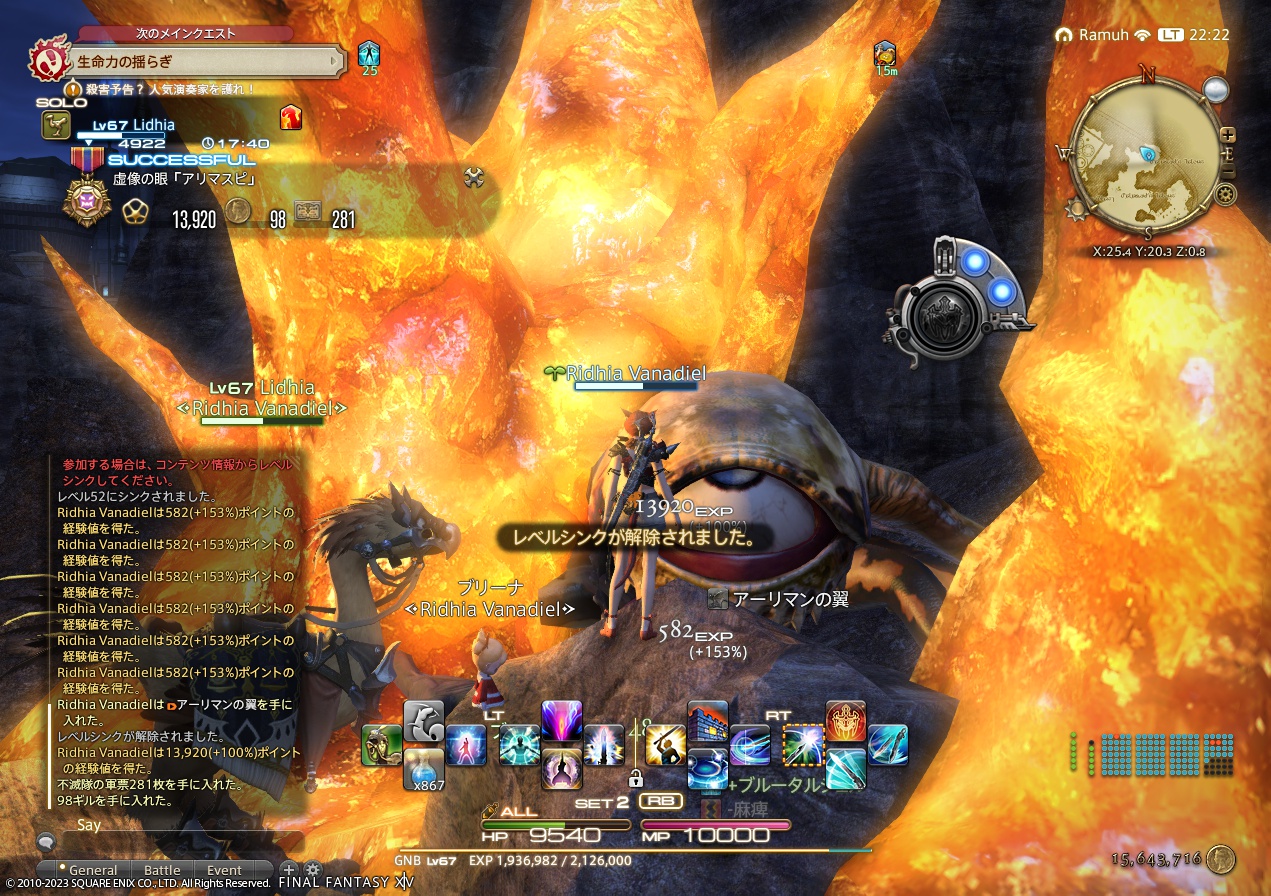The height and width of the screenshot is (896, 1271).
Task: Use the highlighted combo gunblade slash ability
Action: click(x=803, y=745)
